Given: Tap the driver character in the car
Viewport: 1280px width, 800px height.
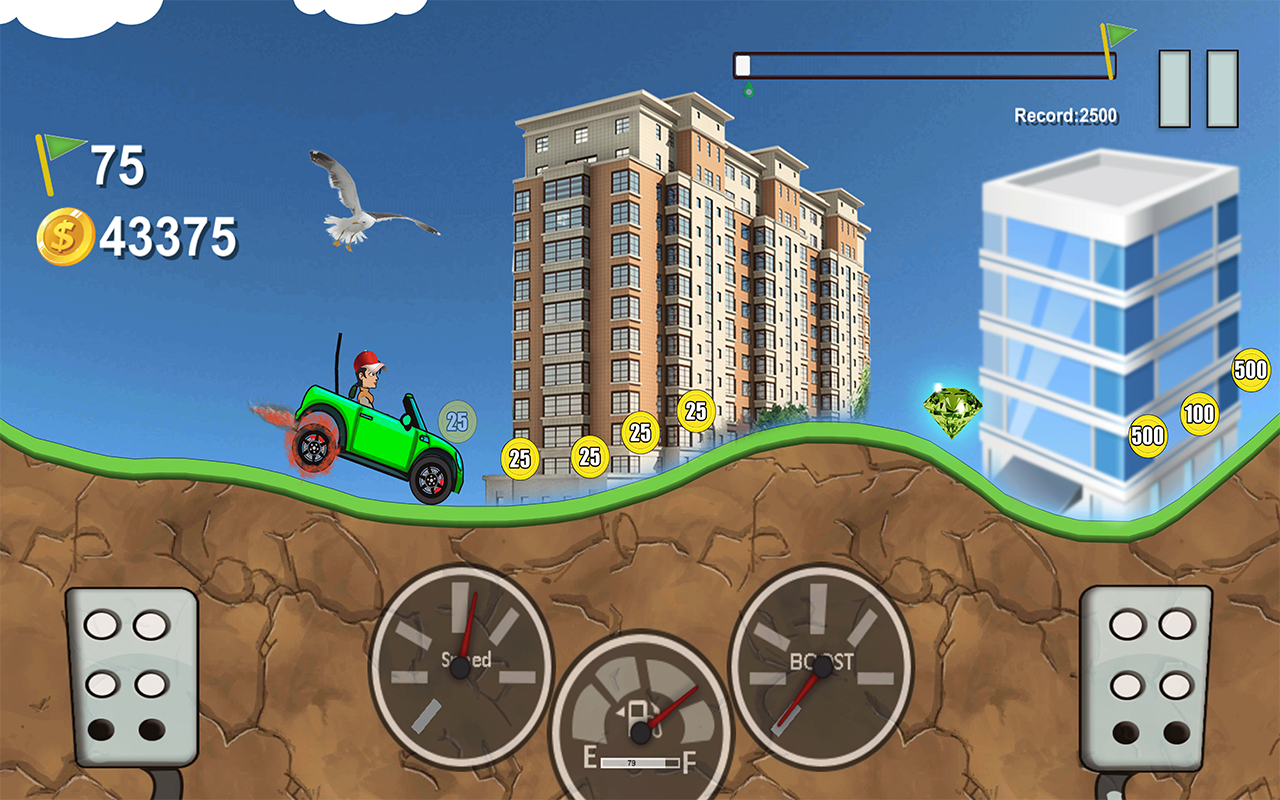Looking at the screenshot, I should coord(368,380).
